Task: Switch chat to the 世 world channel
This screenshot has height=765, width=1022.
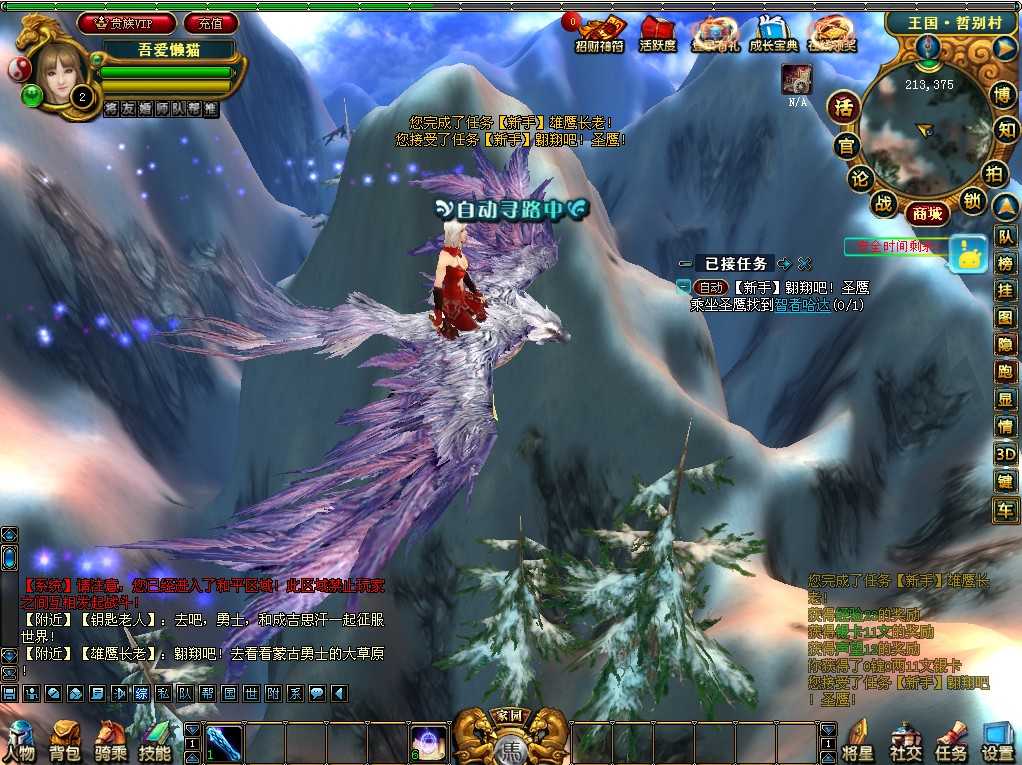Action: [x=251, y=692]
